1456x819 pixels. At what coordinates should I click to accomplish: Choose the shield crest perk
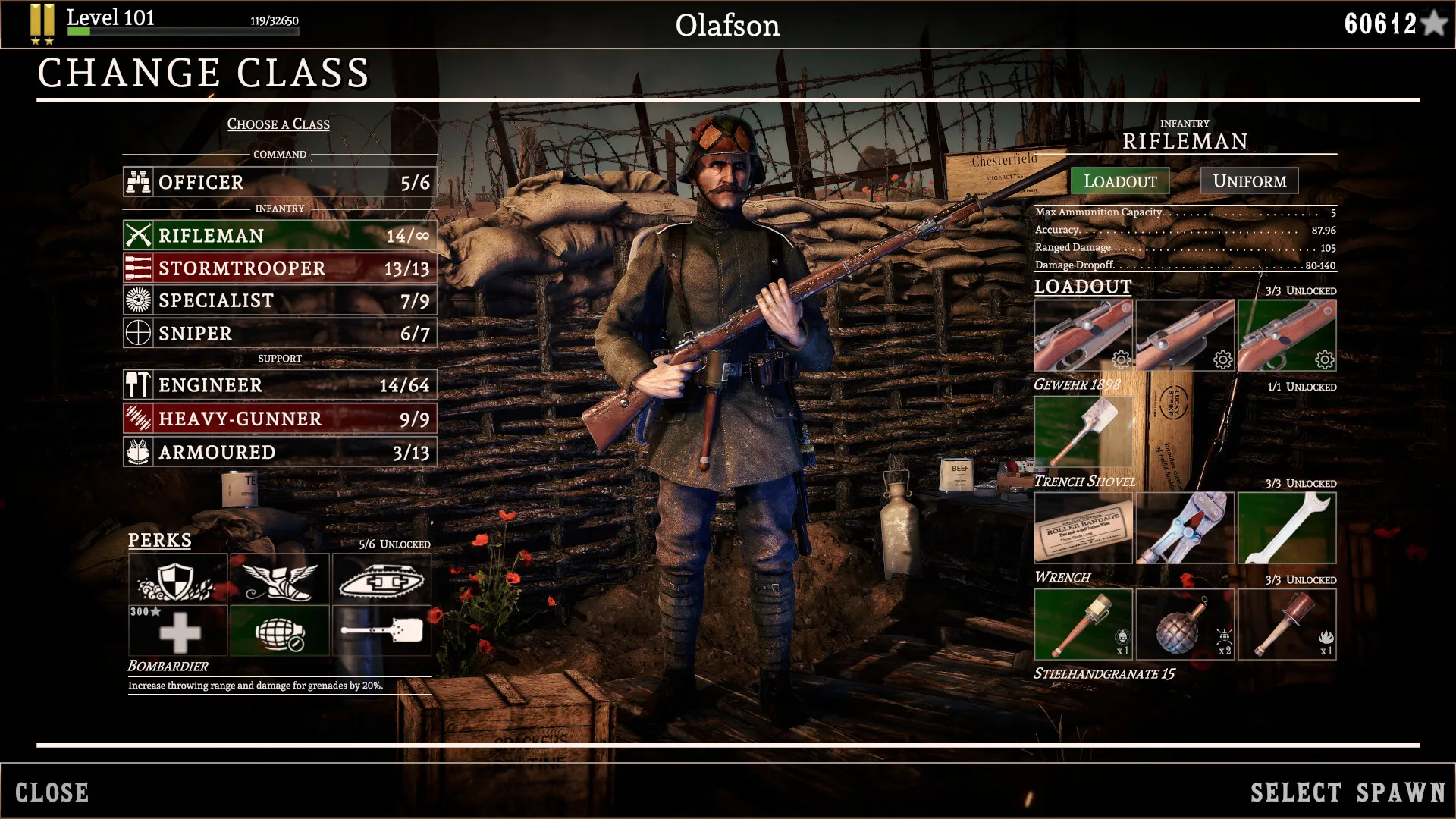tap(177, 579)
